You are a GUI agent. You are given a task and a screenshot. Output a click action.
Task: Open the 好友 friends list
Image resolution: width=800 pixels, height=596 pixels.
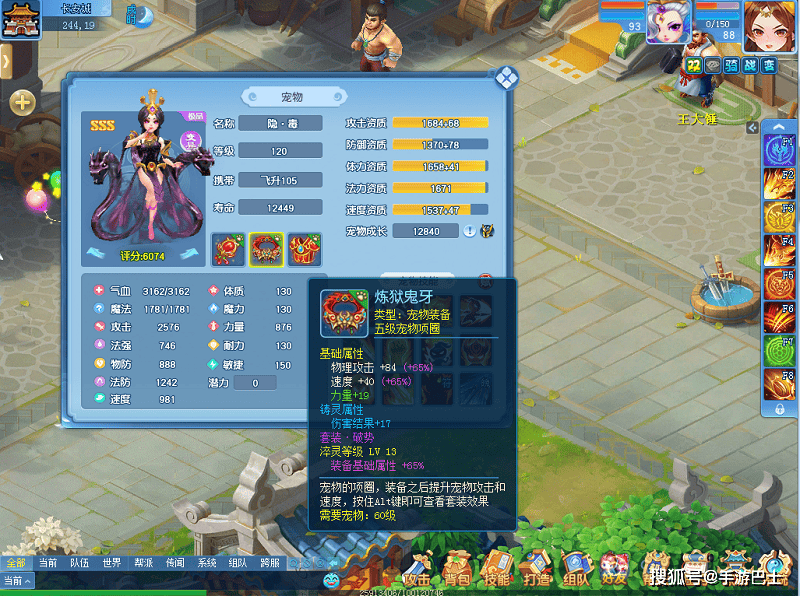pyautogui.click(x=614, y=570)
